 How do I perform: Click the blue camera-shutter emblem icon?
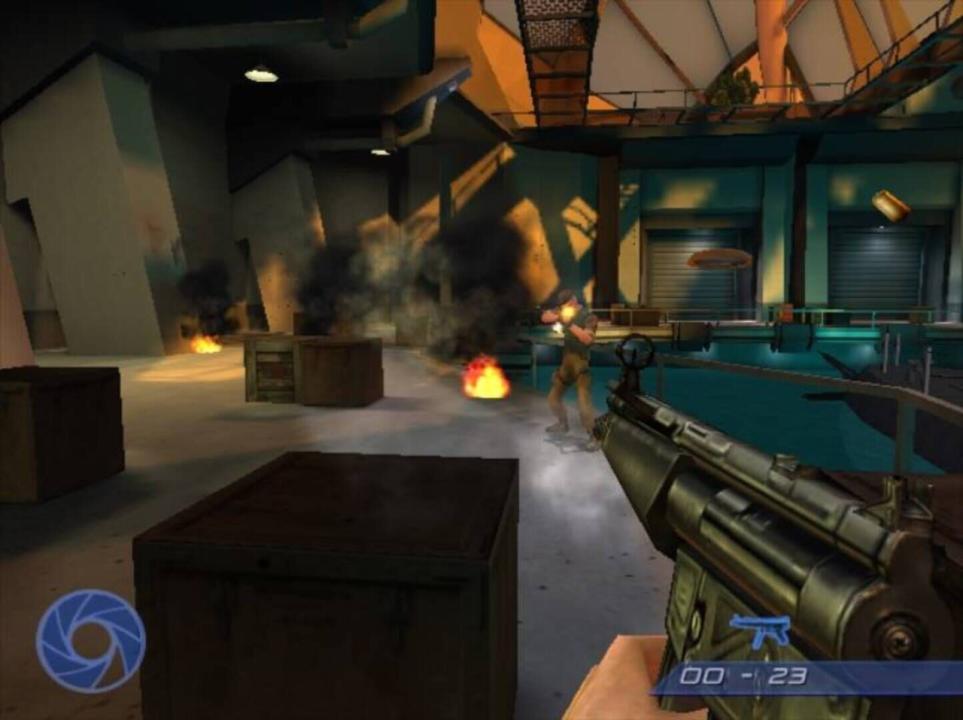(90, 641)
